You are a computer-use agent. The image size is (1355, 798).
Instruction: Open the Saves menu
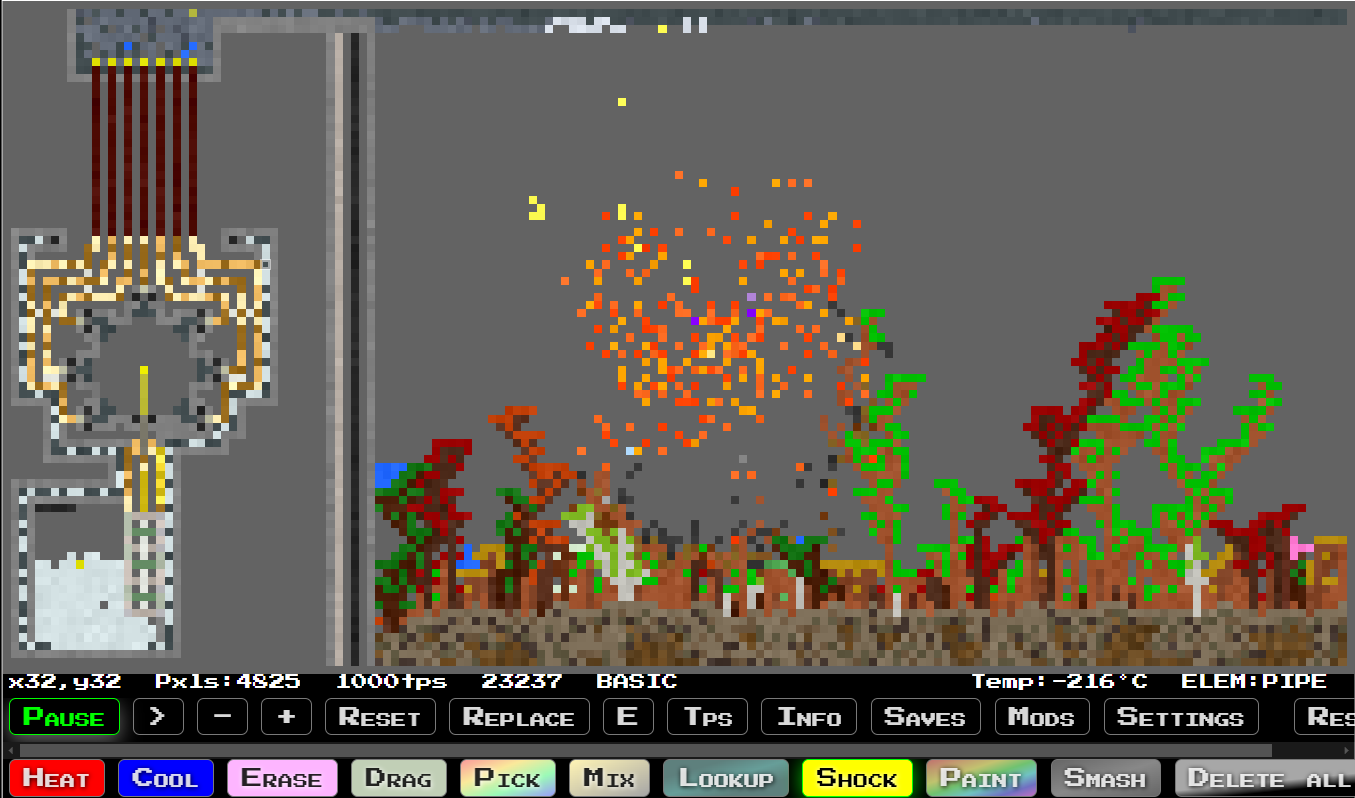tap(925, 716)
